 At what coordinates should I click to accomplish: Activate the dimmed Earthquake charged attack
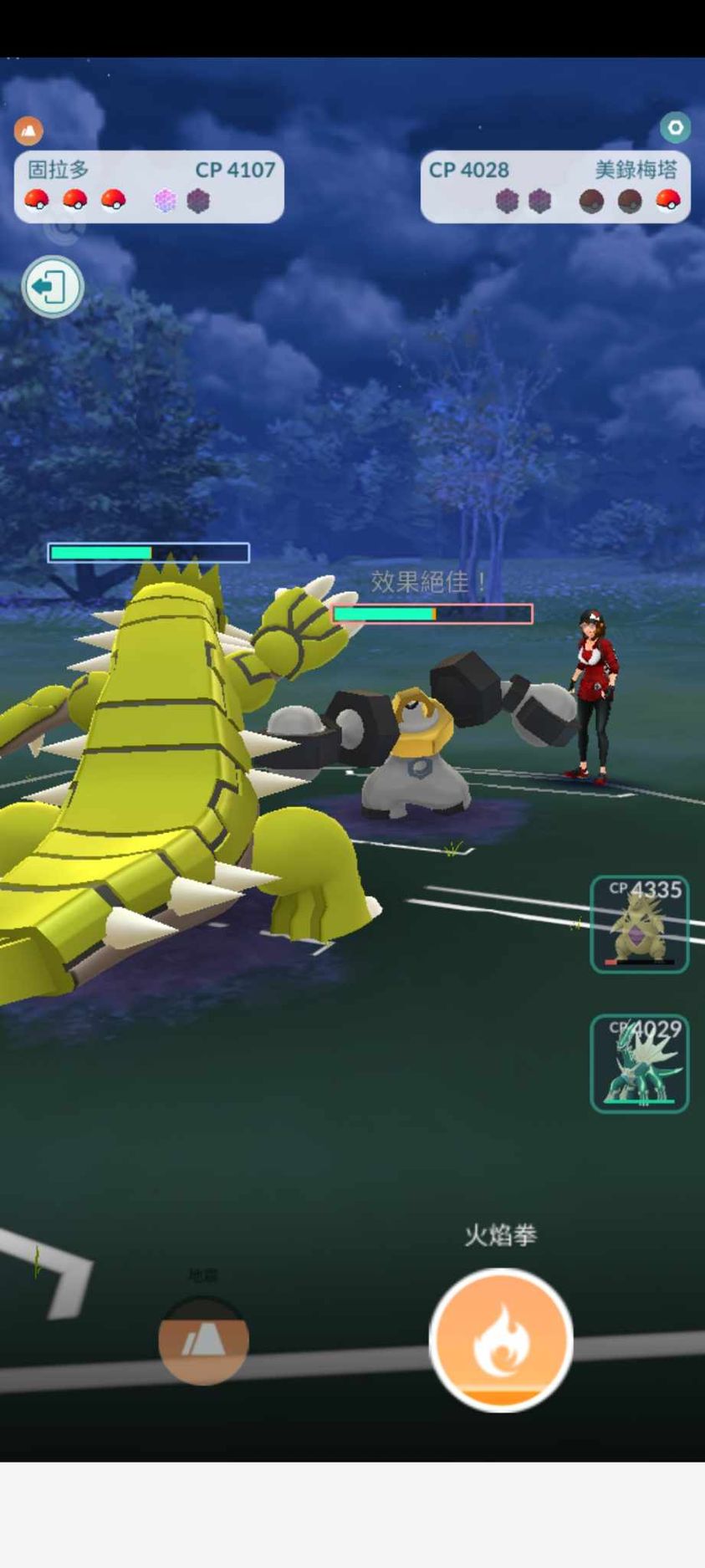click(x=203, y=1340)
